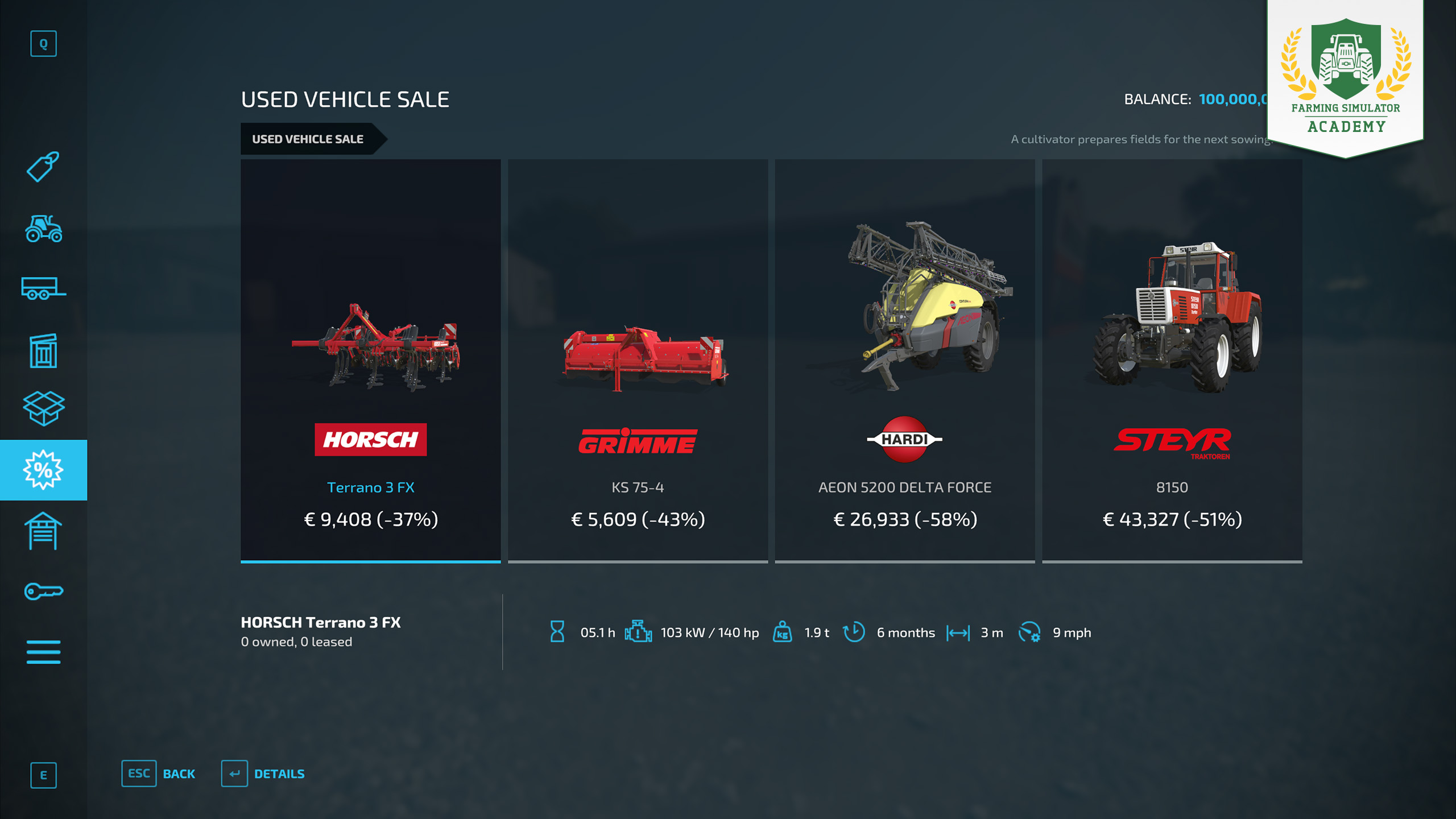Select the Steyr 8150 tractor card
1456x819 pixels.
1172,361
